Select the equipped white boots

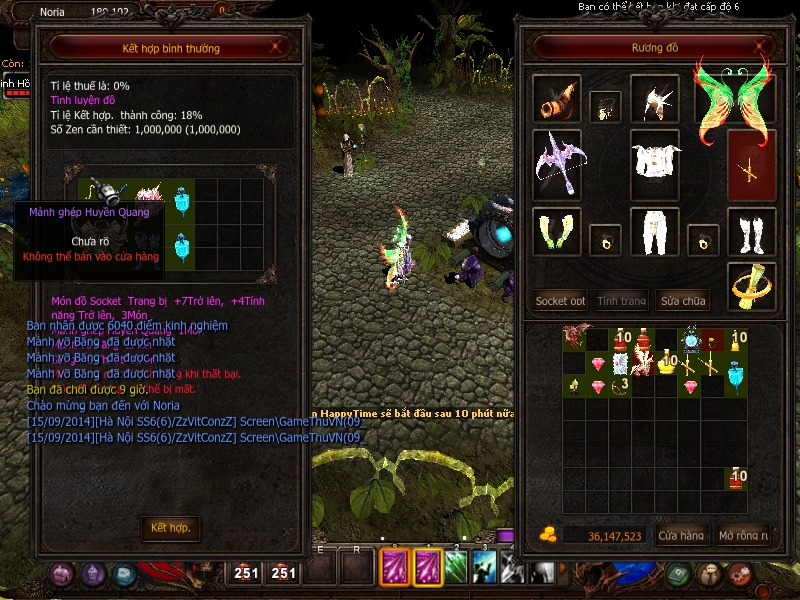coord(750,232)
